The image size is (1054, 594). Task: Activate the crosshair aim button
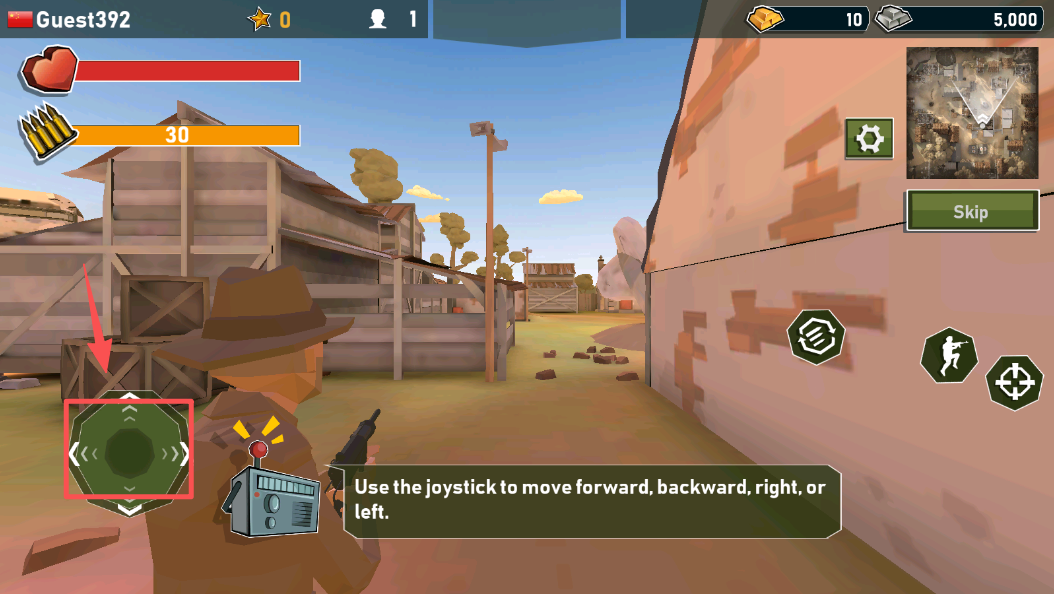click(1015, 381)
